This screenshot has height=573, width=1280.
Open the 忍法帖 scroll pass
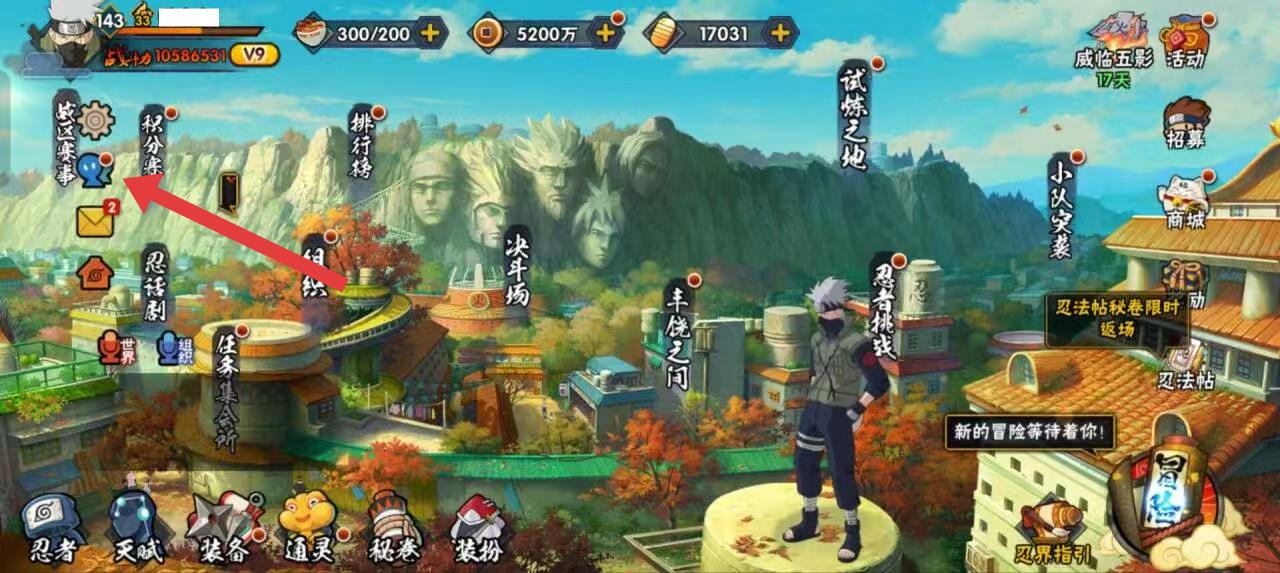coord(1185,366)
